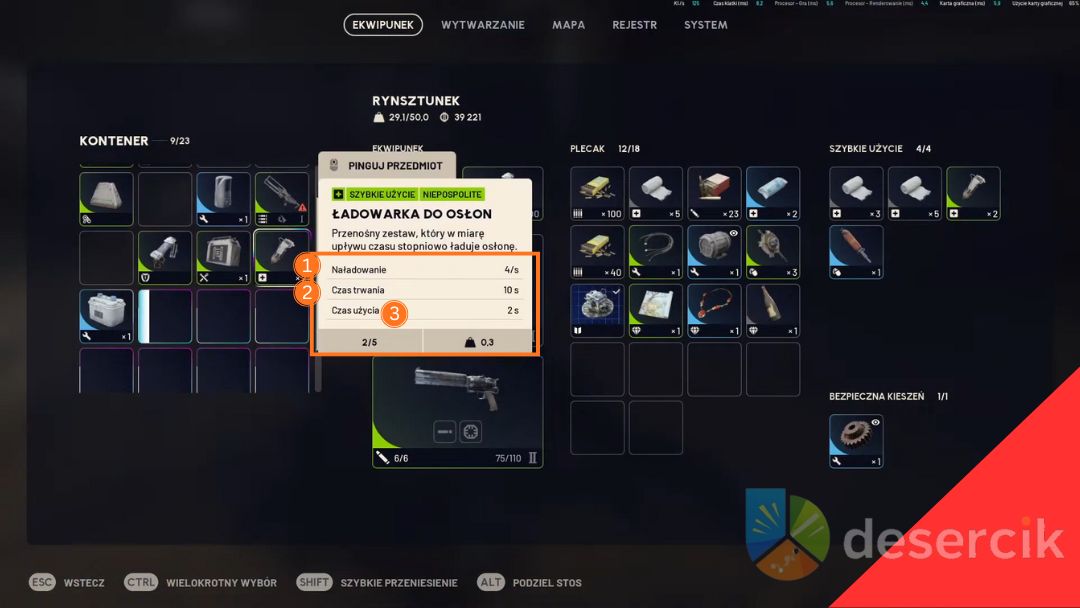Pick the folded map item in backpack
This screenshot has width=1080, height=608.
[x=656, y=310]
